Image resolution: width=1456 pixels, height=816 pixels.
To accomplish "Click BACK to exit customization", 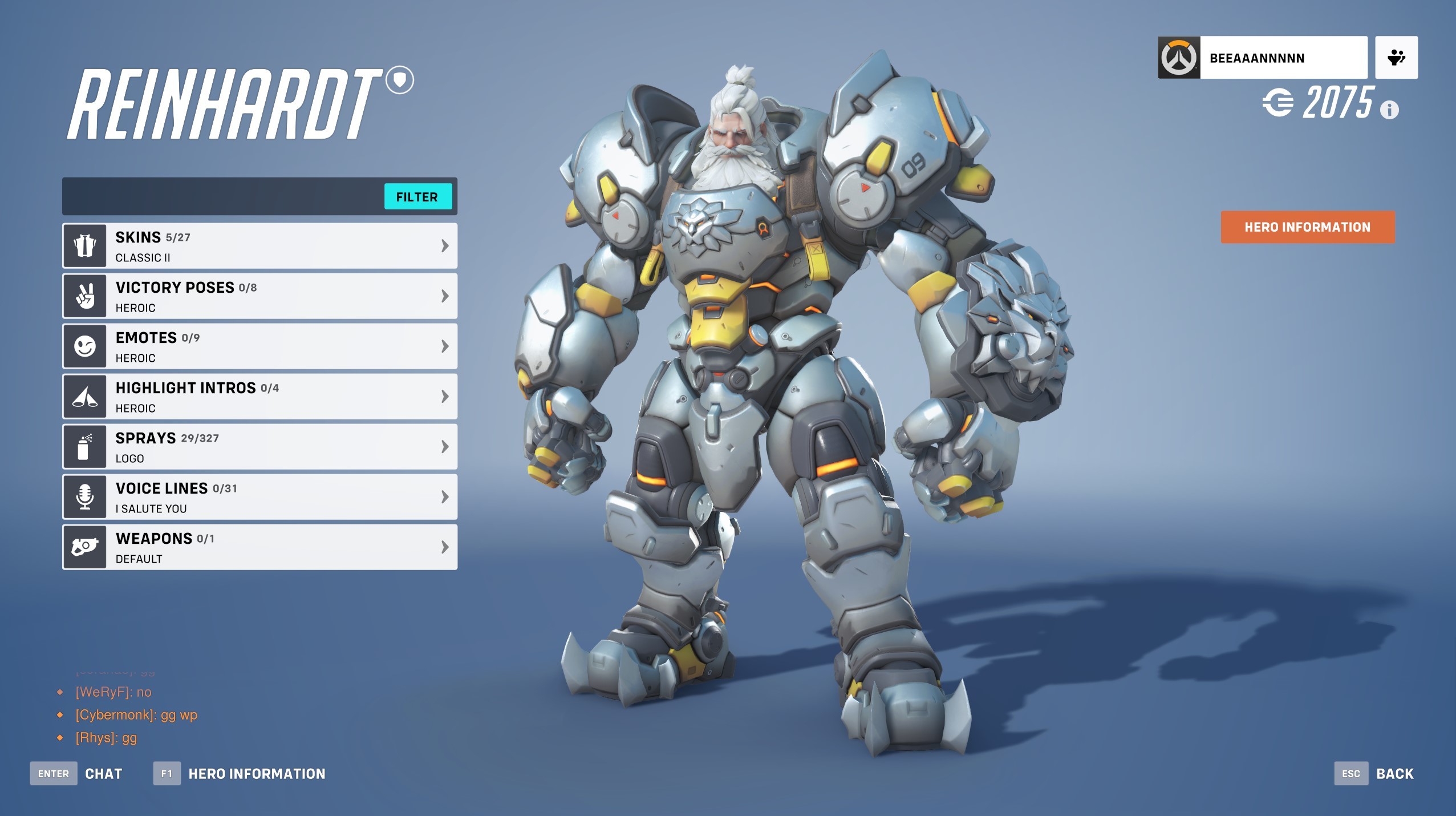I will click(x=1394, y=773).
